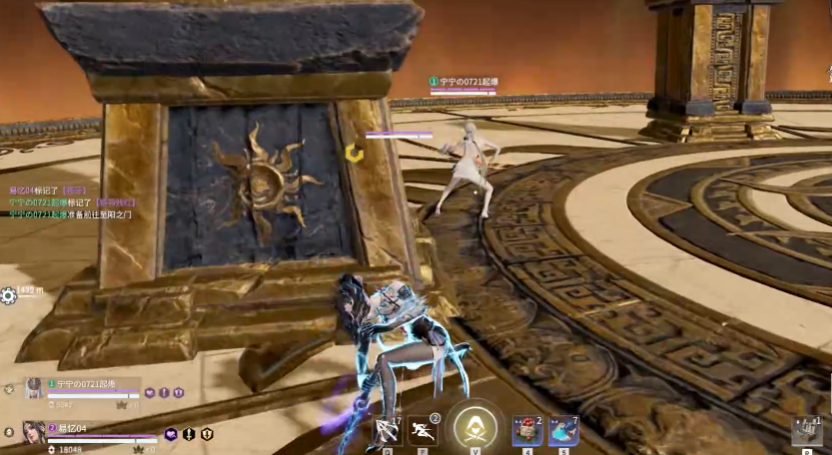Select teammate 宁宁の0721起爆 portrait

click(36, 388)
